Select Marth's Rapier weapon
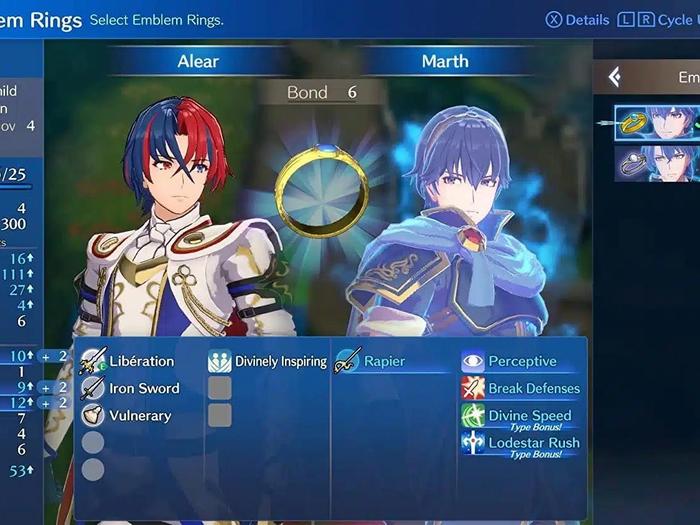The image size is (700, 525). tap(383, 362)
